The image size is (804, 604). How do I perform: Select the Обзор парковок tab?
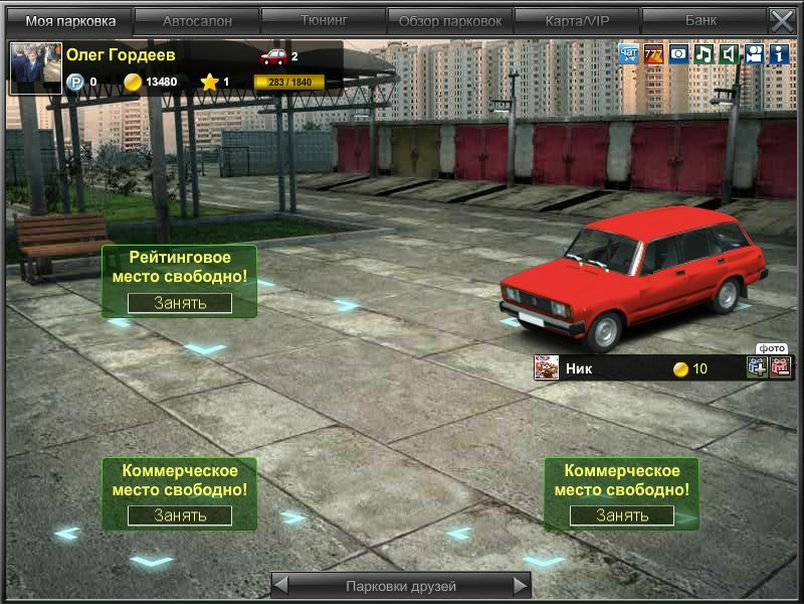pyautogui.click(x=450, y=20)
